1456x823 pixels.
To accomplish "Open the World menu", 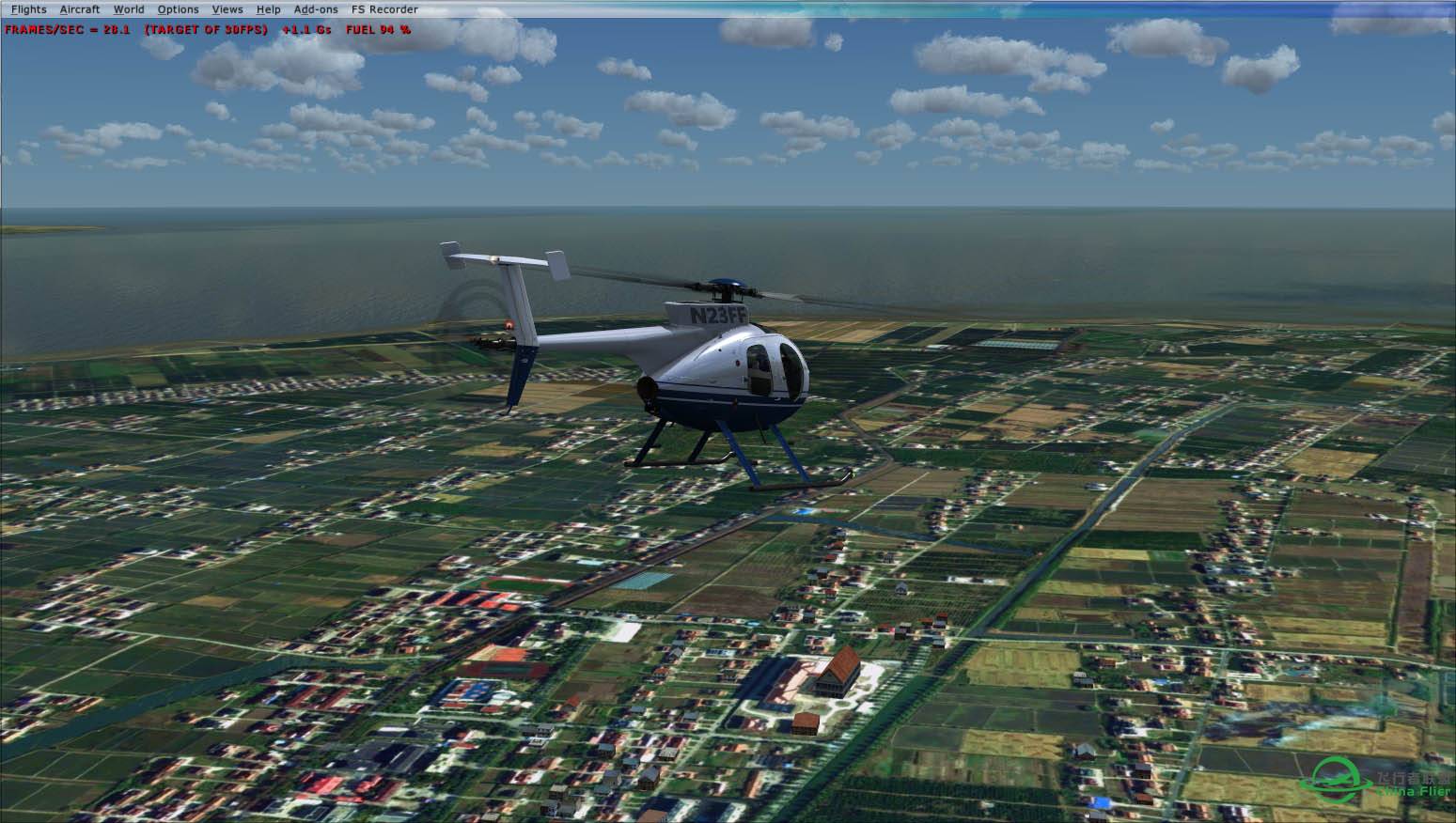I will point(129,9).
